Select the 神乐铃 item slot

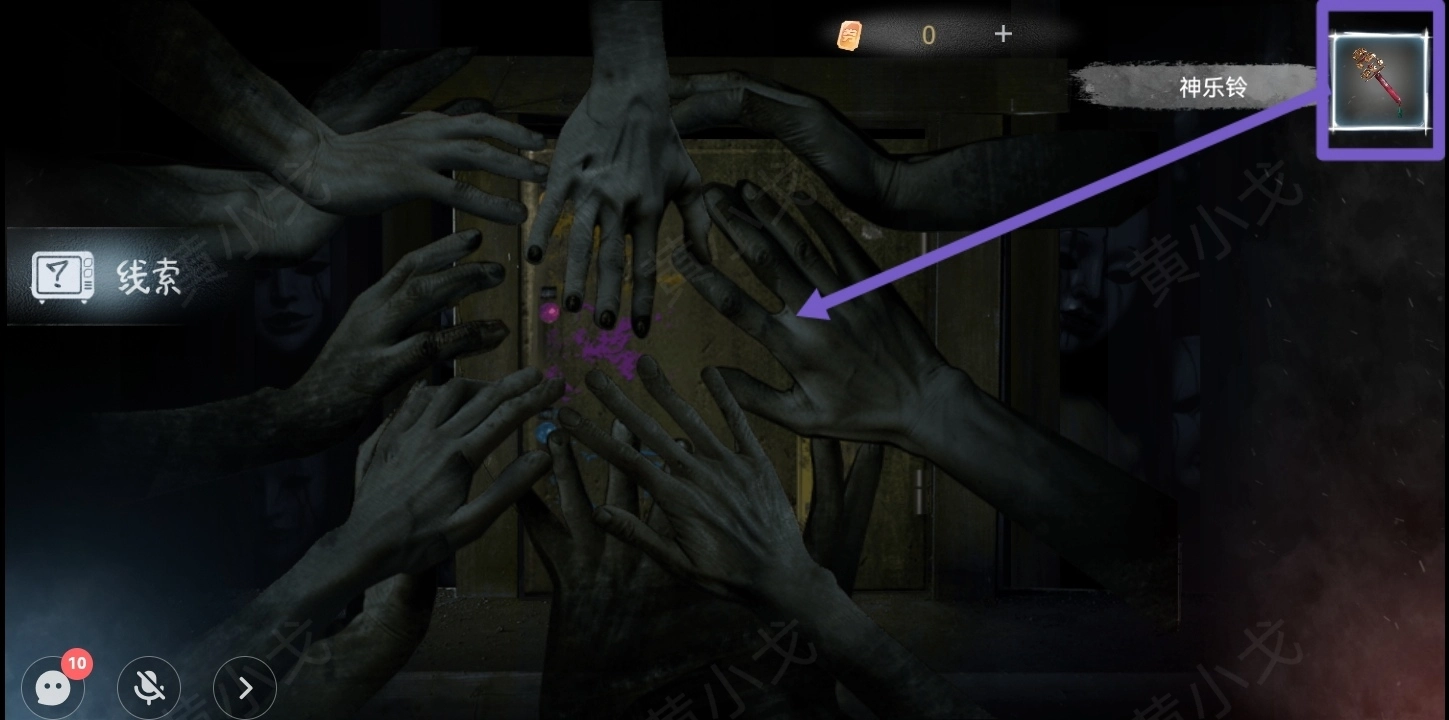1380,81
